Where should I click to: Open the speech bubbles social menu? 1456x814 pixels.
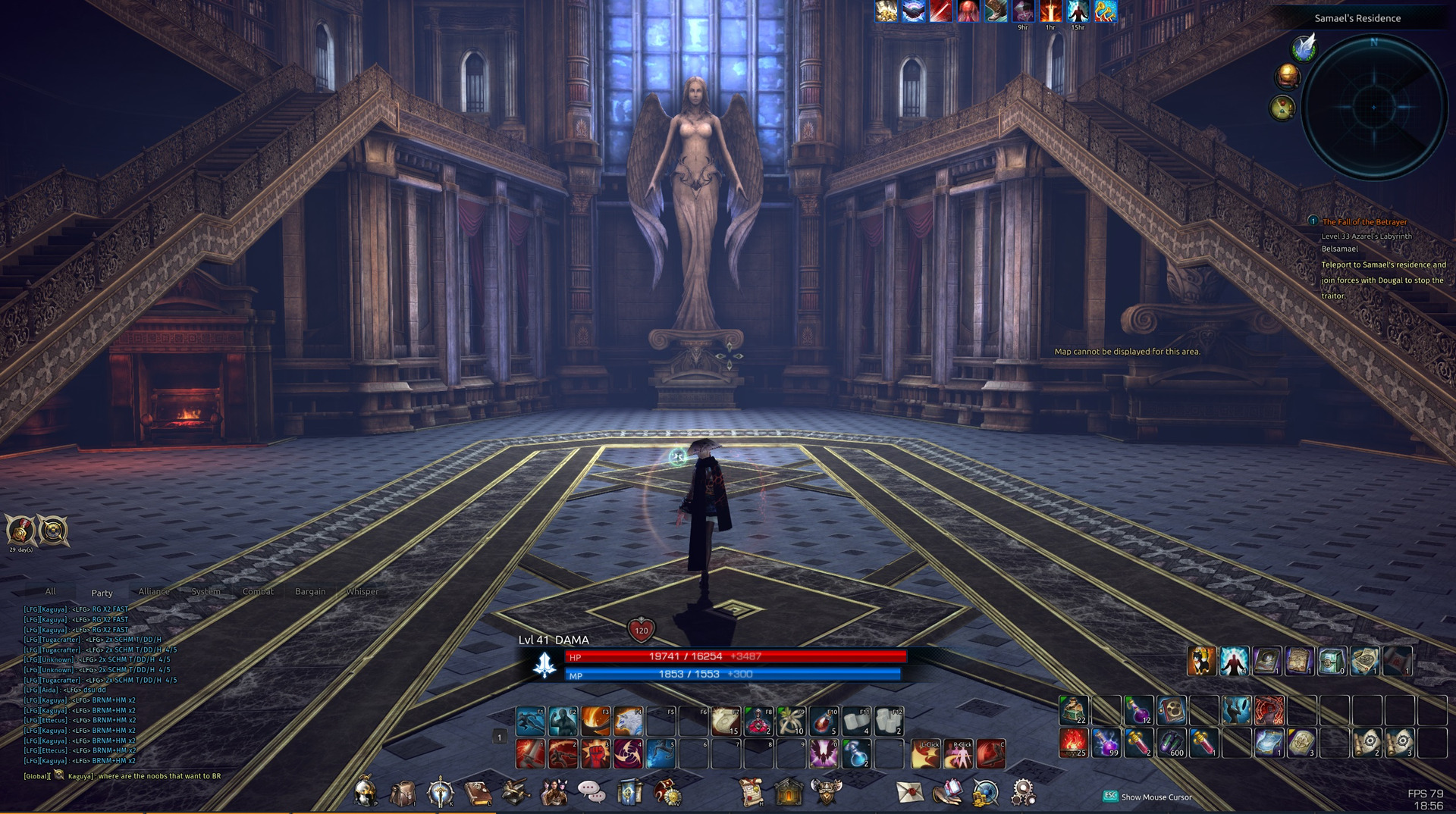591,792
